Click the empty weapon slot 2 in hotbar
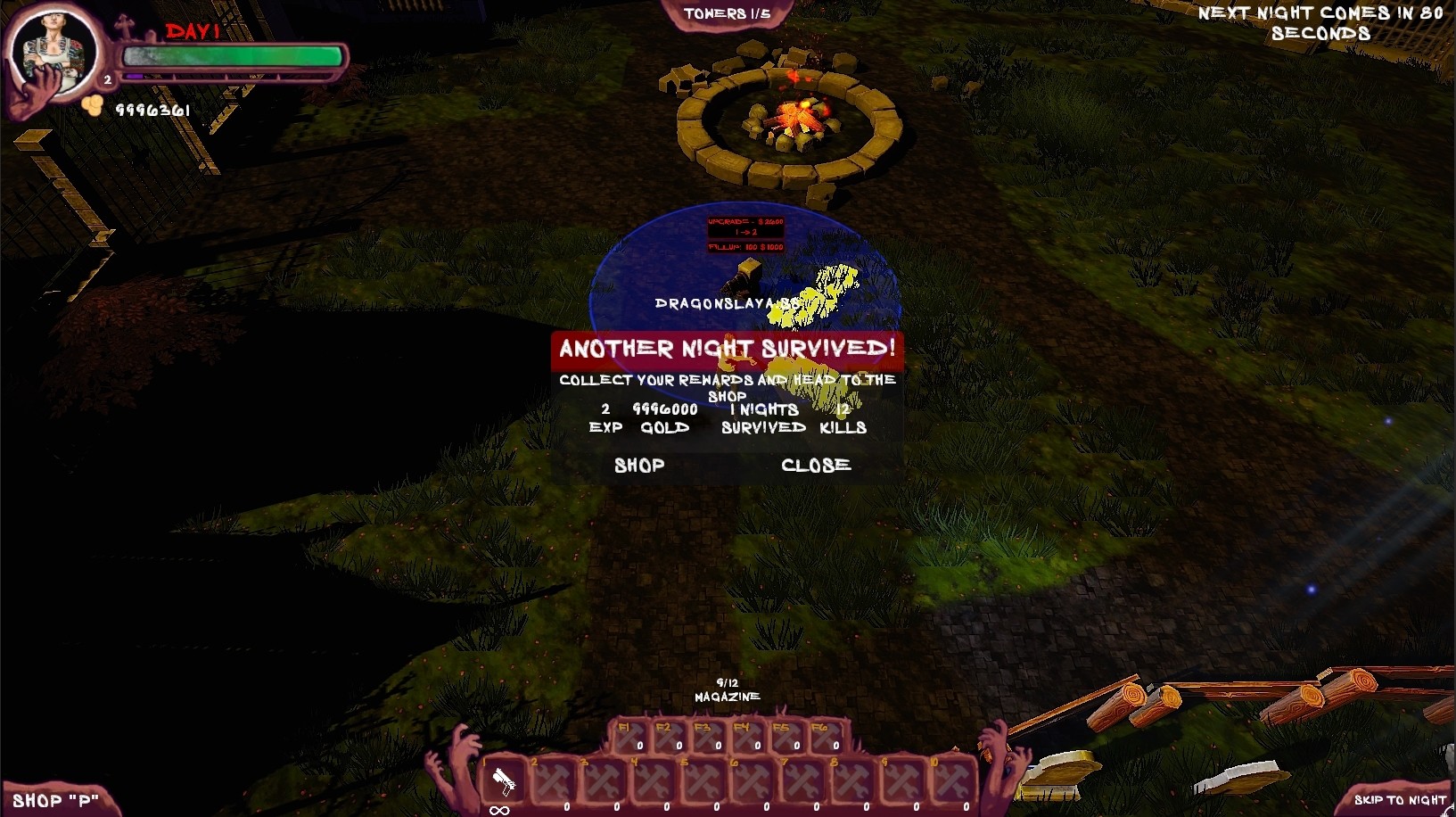Viewport: 1456px width, 817px height. [553, 780]
